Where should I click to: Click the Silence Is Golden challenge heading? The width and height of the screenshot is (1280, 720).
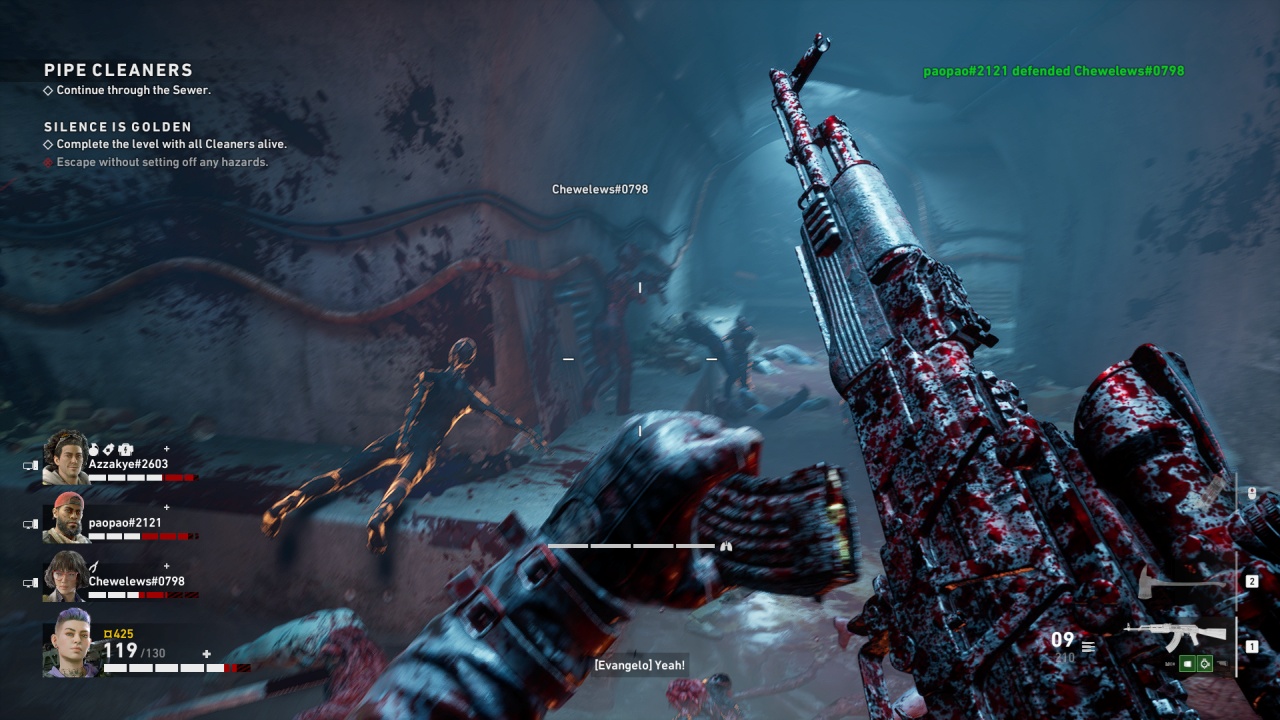[x=118, y=127]
